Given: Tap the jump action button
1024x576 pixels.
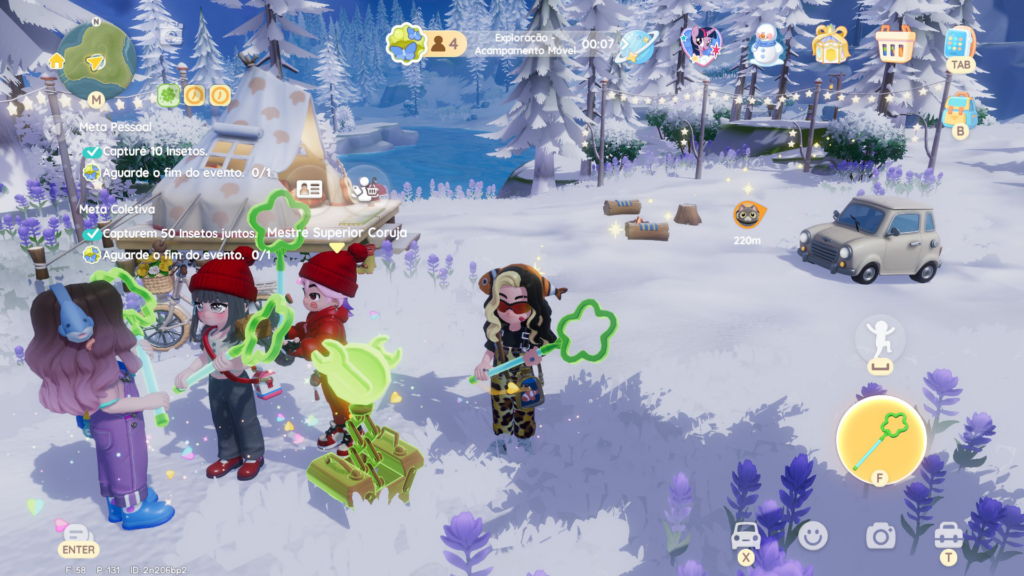Looking at the screenshot, I should click(x=880, y=338).
